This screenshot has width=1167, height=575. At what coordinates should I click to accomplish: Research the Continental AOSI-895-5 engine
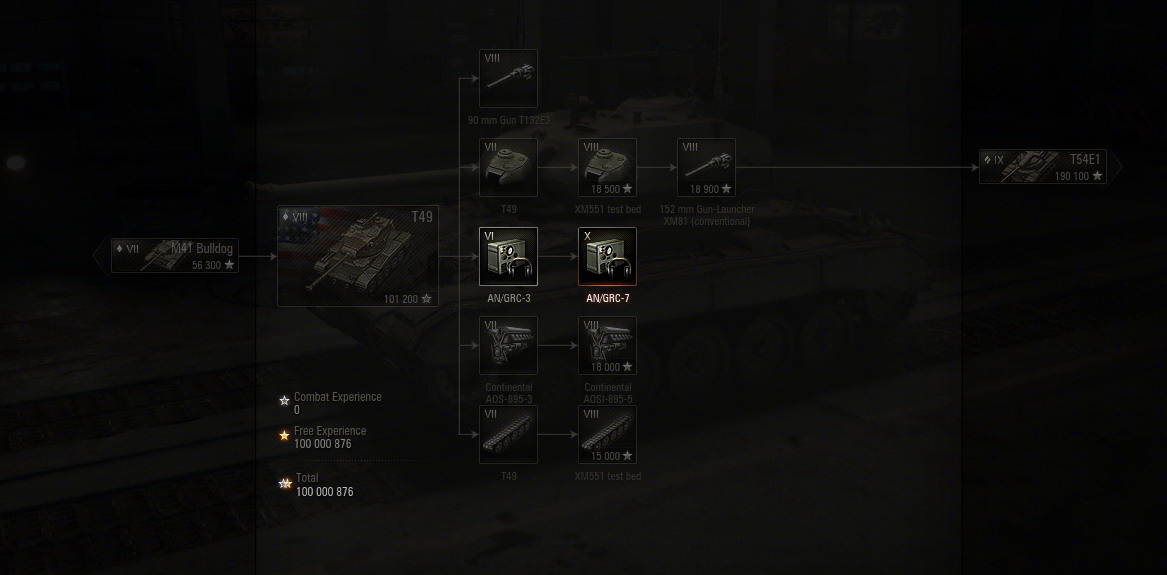pyautogui.click(x=607, y=346)
